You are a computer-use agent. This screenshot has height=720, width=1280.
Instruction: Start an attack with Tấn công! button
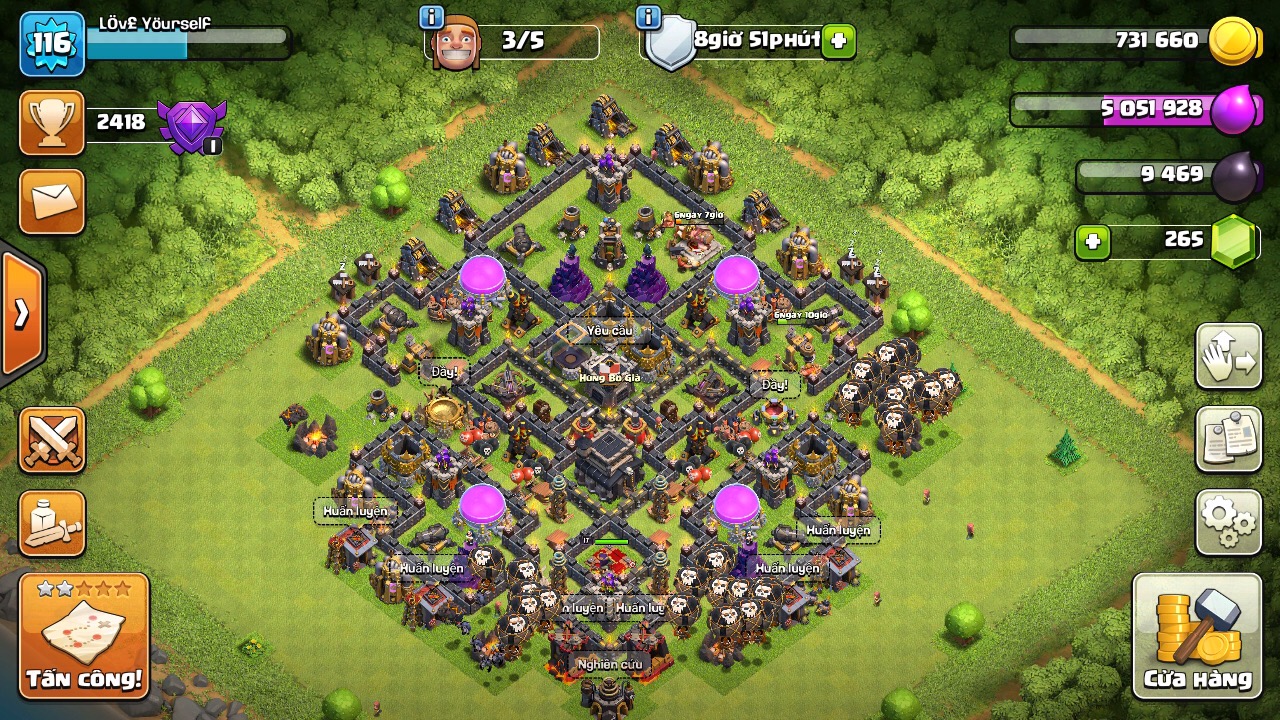[84, 637]
